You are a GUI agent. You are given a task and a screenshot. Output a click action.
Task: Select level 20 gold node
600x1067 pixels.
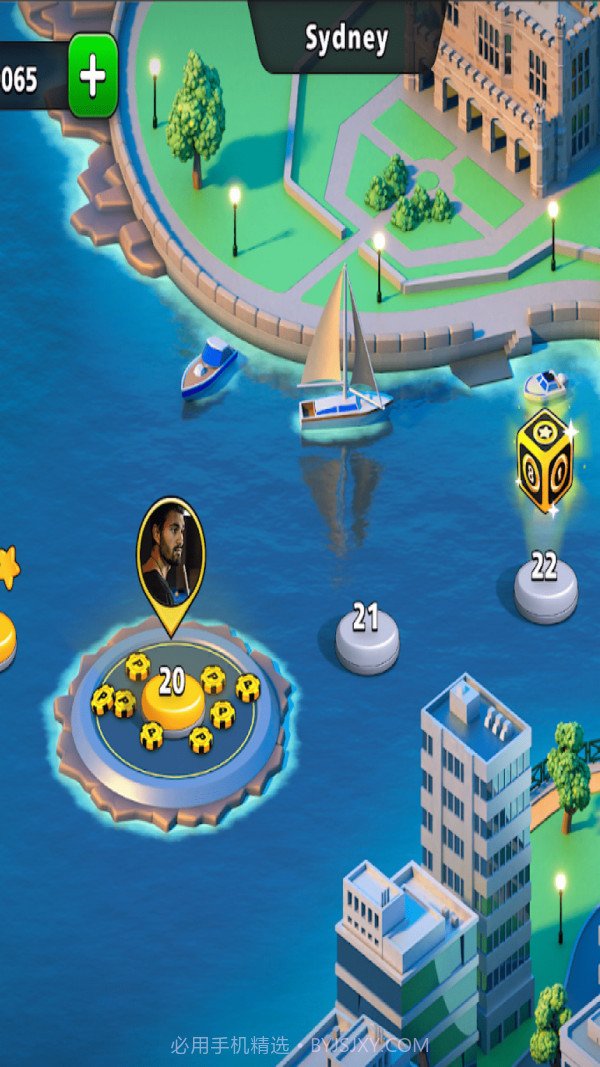(172, 695)
